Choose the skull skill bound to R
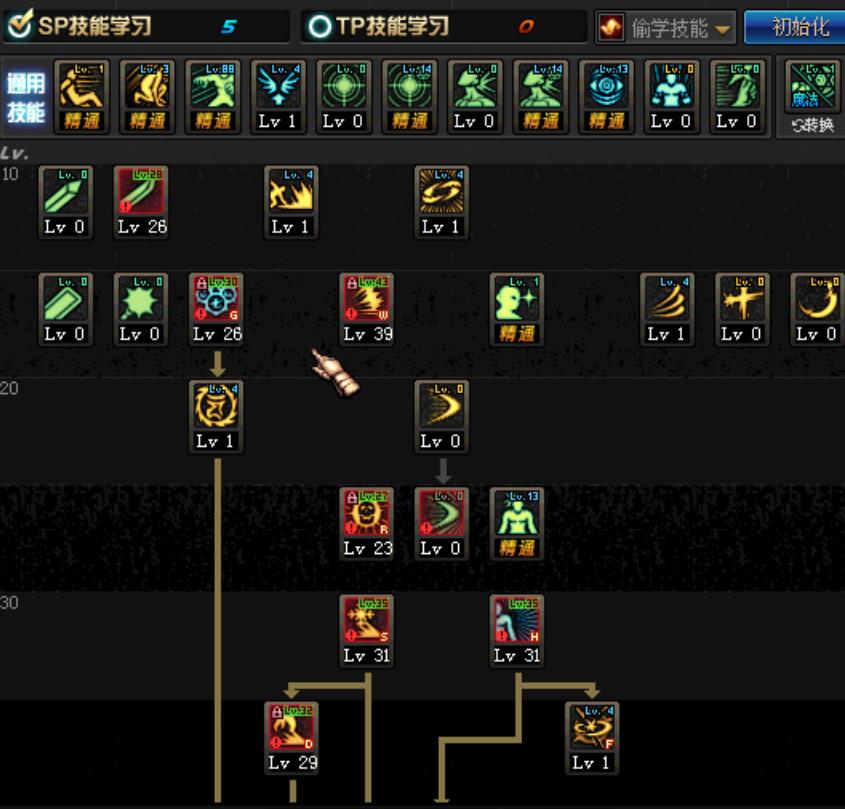This screenshot has width=845, height=809. (x=367, y=514)
